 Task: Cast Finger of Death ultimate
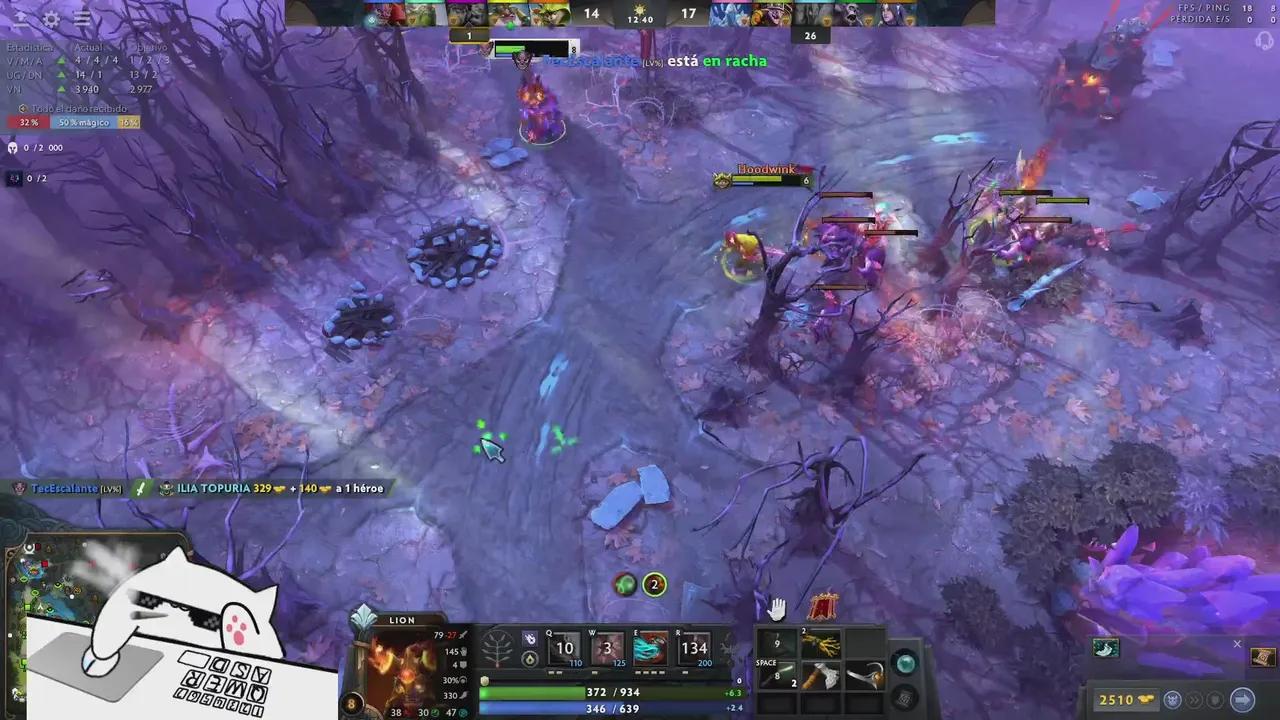pos(696,650)
